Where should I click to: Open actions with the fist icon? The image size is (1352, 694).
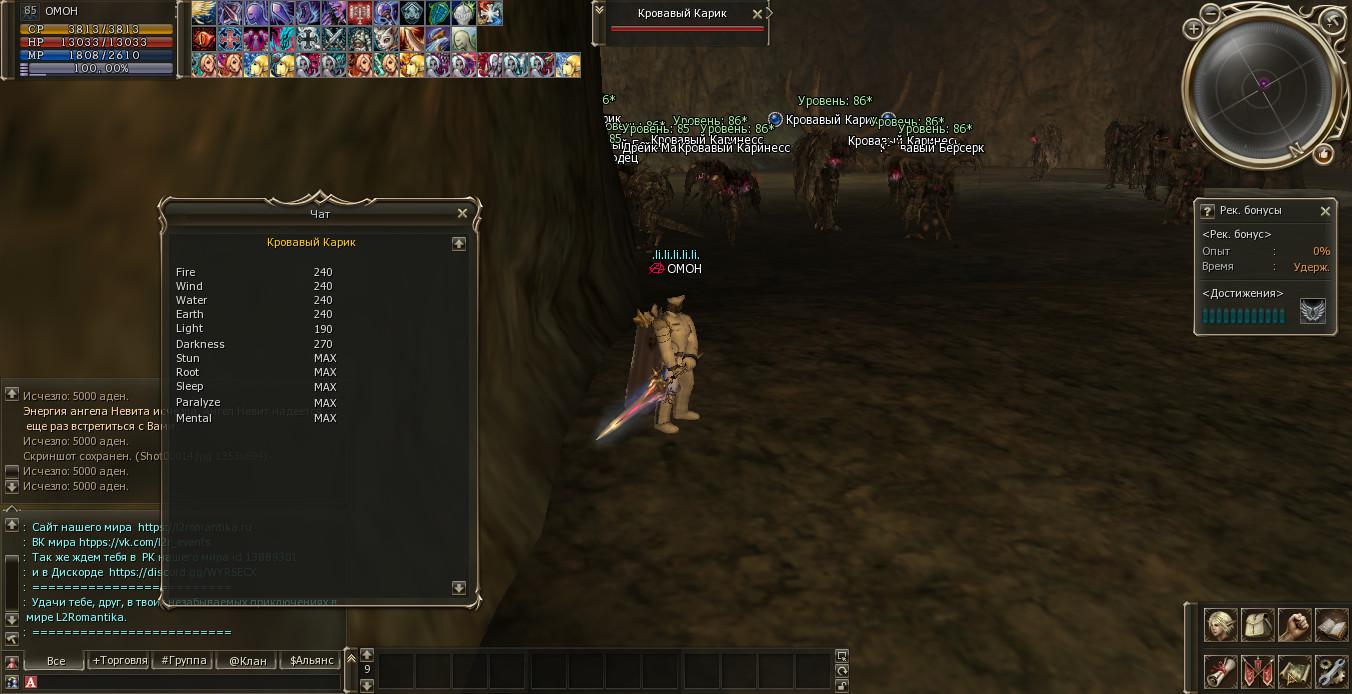(1294, 625)
